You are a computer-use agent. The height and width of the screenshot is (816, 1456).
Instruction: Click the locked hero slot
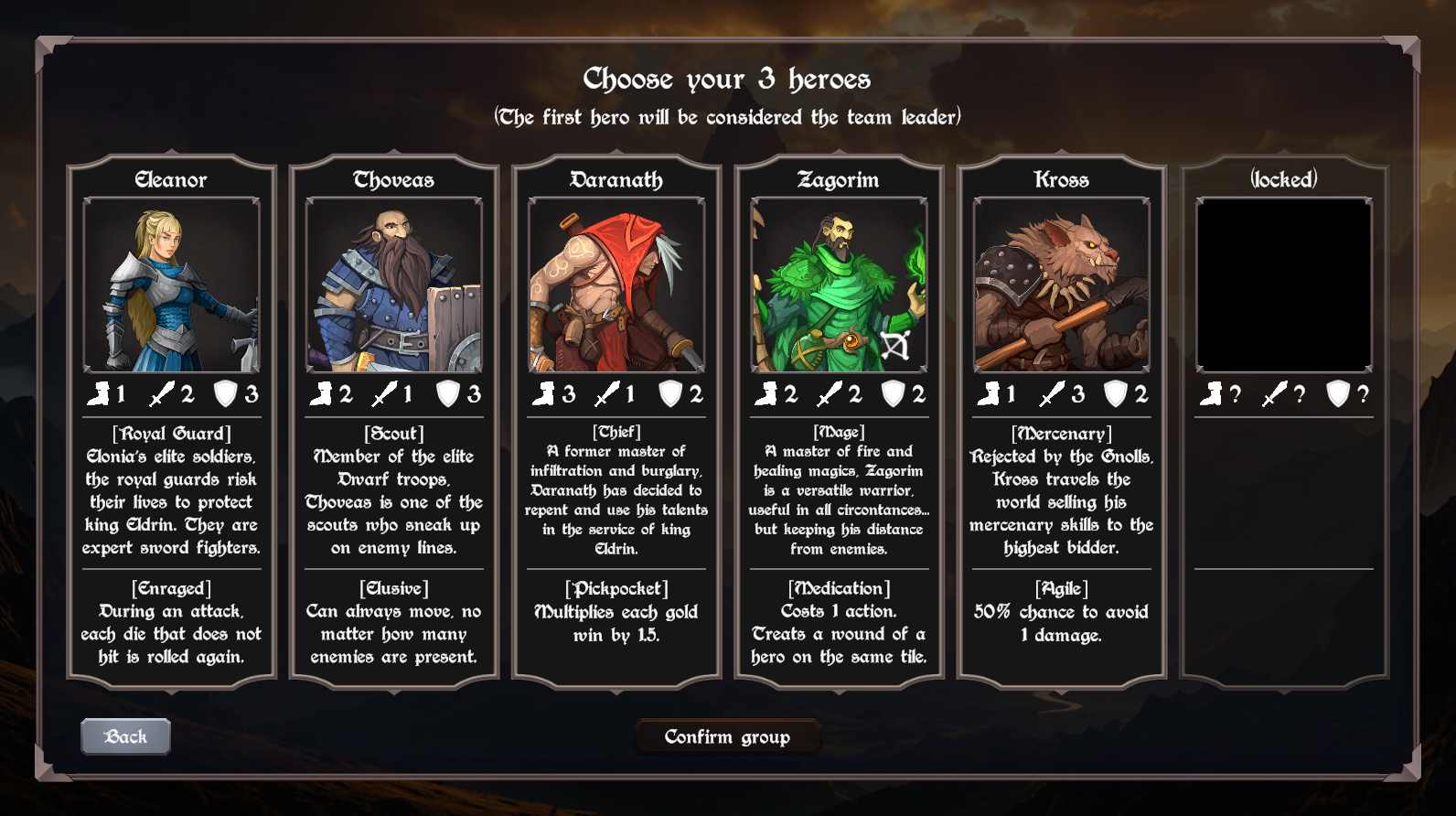1284,285
